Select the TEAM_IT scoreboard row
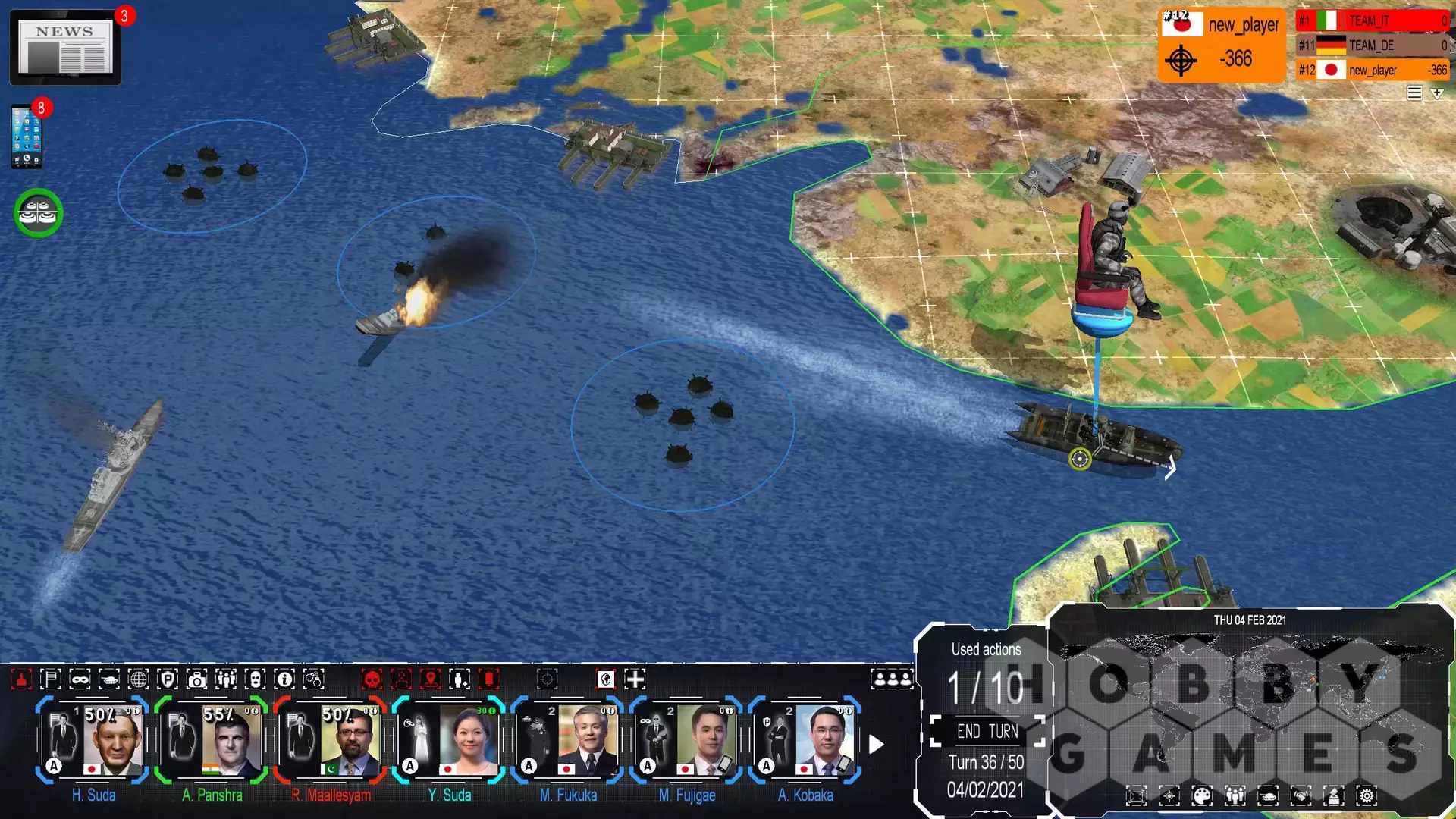This screenshot has height=819, width=1456. (1373, 21)
